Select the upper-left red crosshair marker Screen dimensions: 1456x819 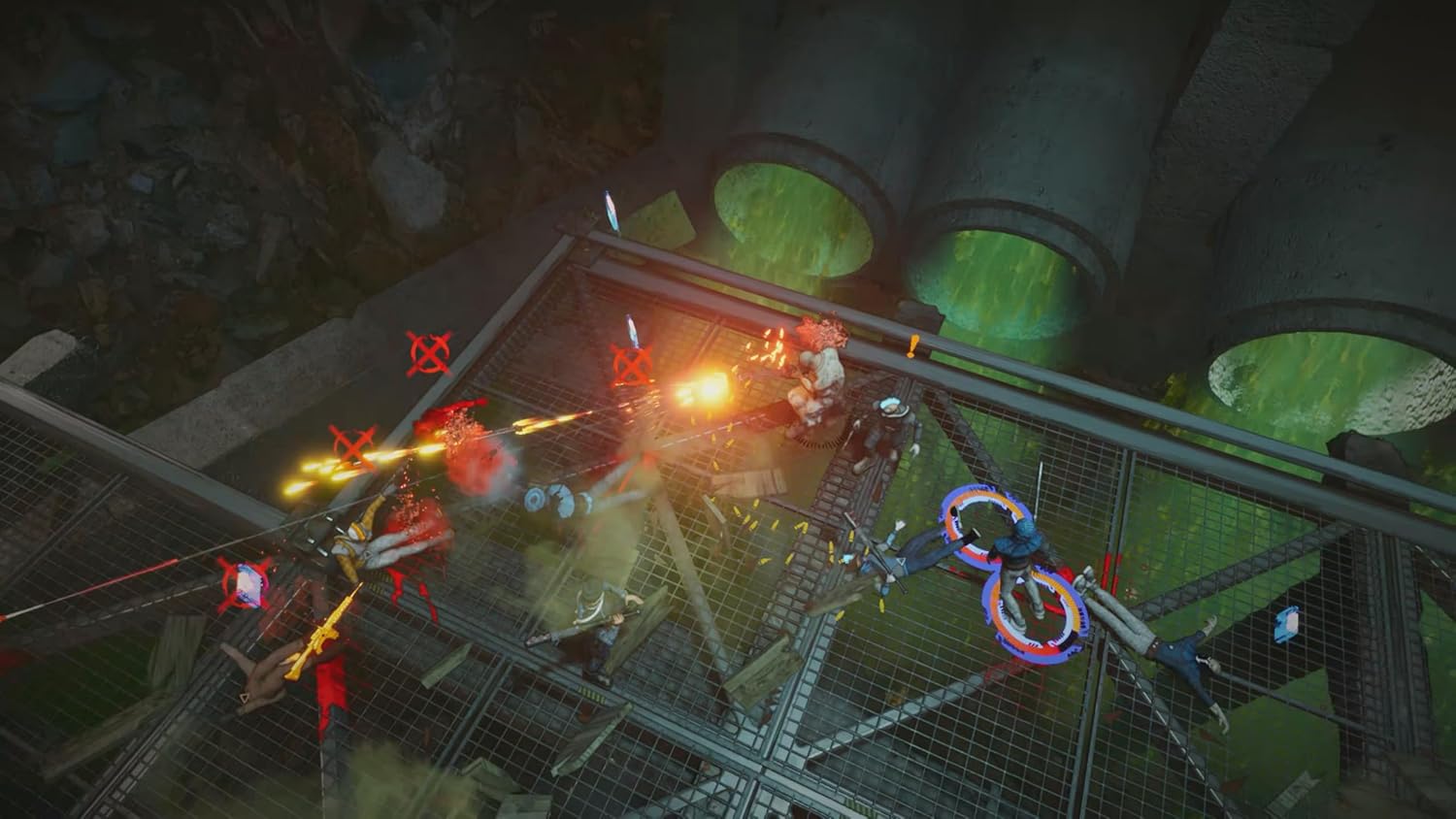click(427, 352)
